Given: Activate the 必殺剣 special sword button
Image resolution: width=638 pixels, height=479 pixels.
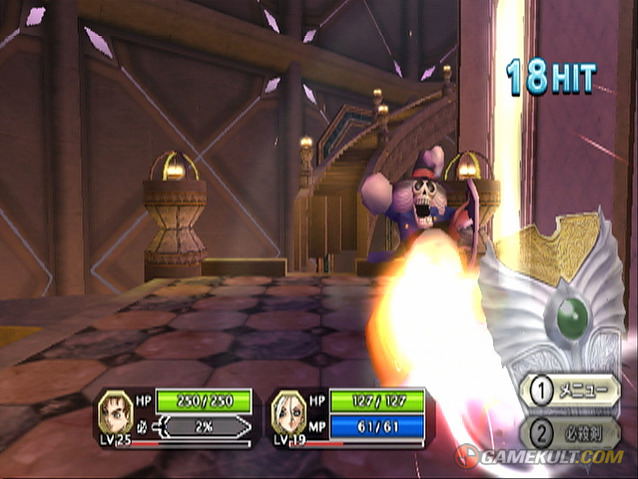Looking at the screenshot, I should pos(569,432).
